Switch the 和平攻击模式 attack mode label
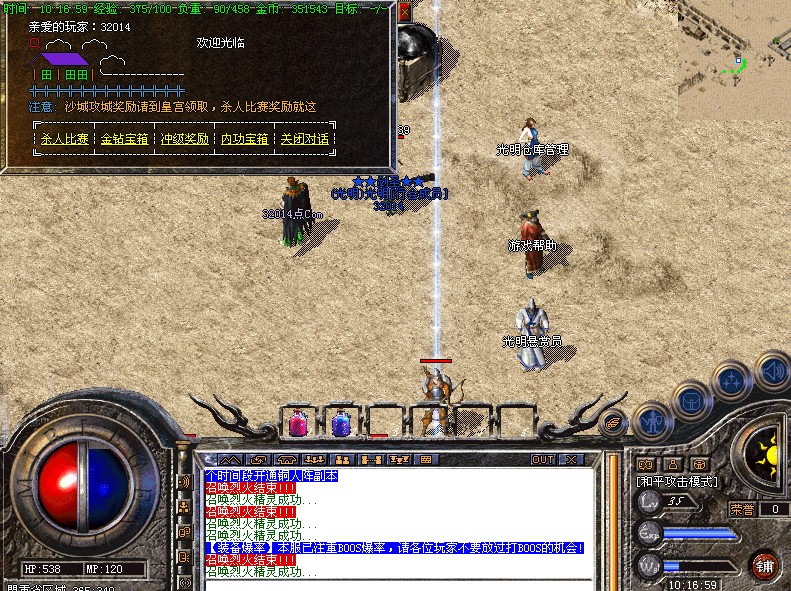The image size is (791, 591). coord(677,481)
